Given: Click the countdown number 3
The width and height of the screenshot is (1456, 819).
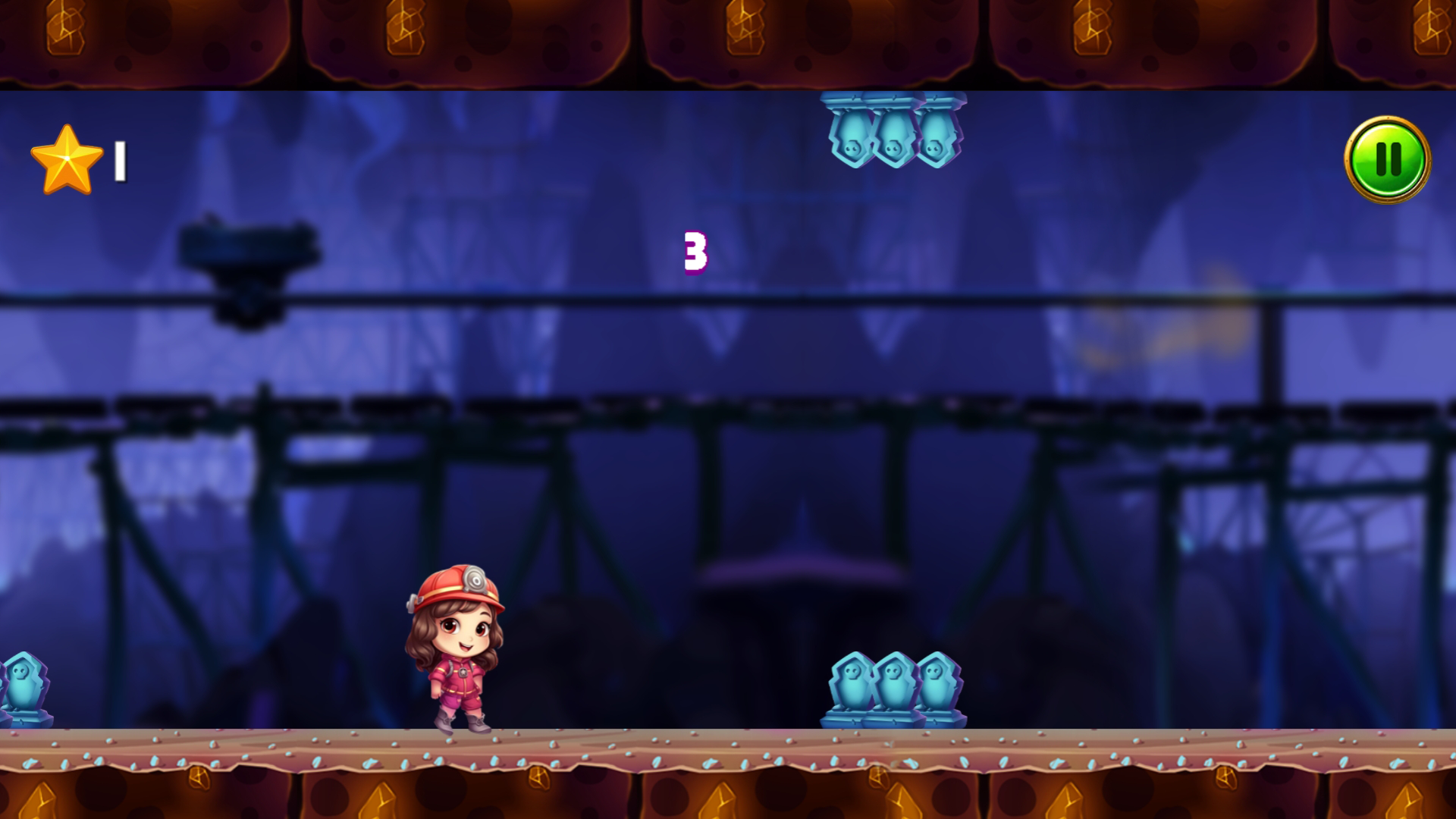Looking at the screenshot, I should pos(695,250).
